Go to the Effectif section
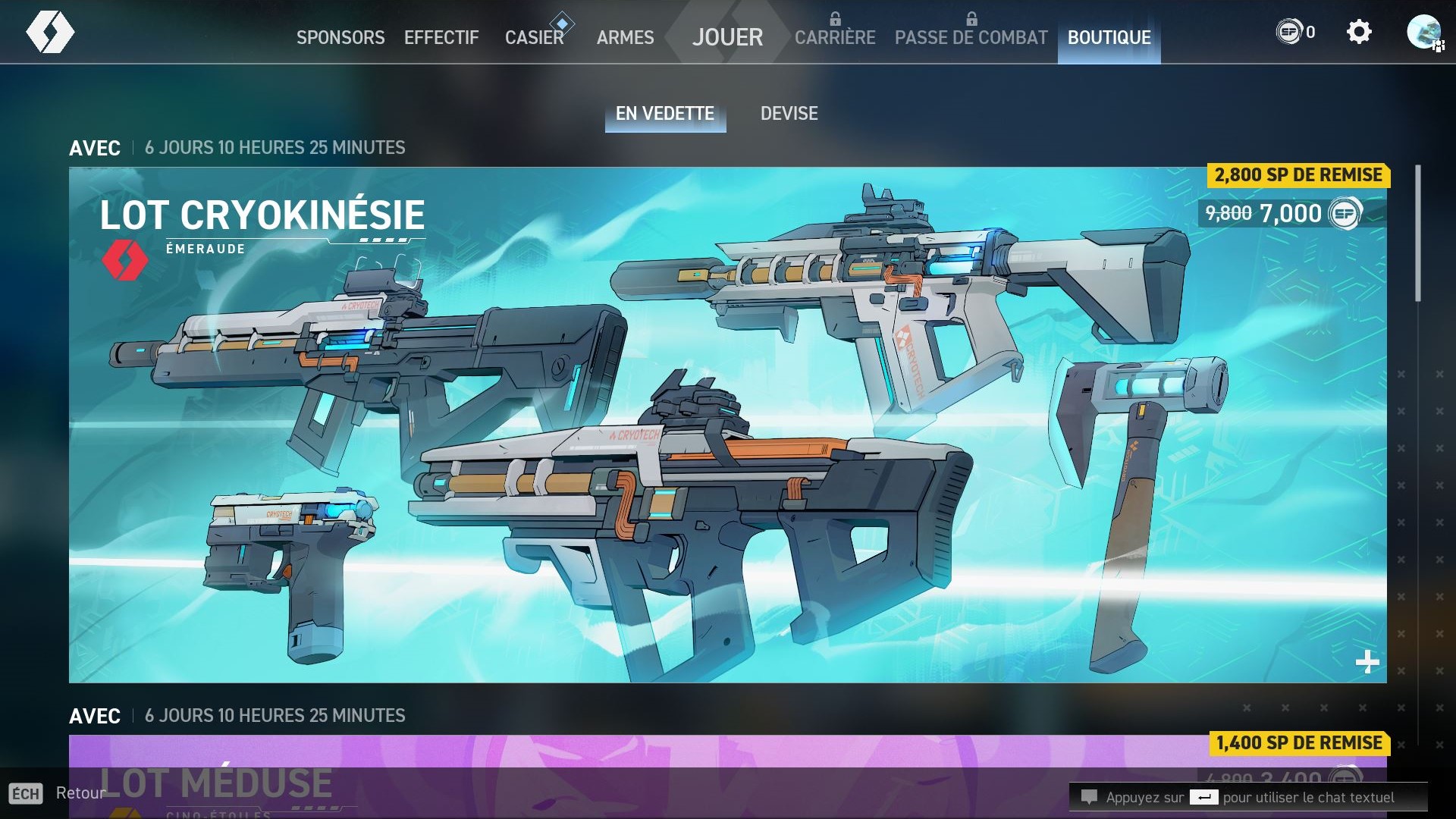The height and width of the screenshot is (819, 1456). 441,37
